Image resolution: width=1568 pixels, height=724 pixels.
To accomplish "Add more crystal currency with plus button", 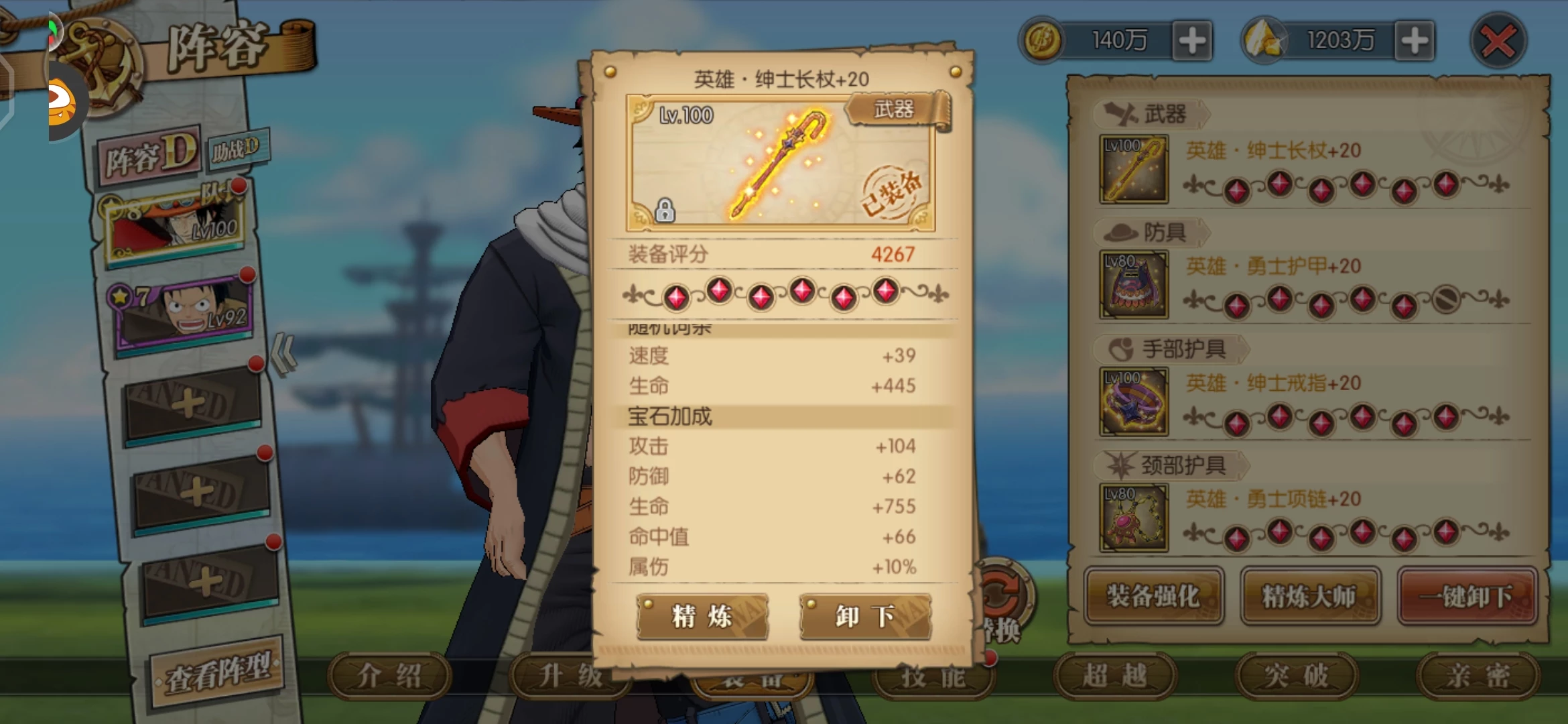I will coord(1414,41).
